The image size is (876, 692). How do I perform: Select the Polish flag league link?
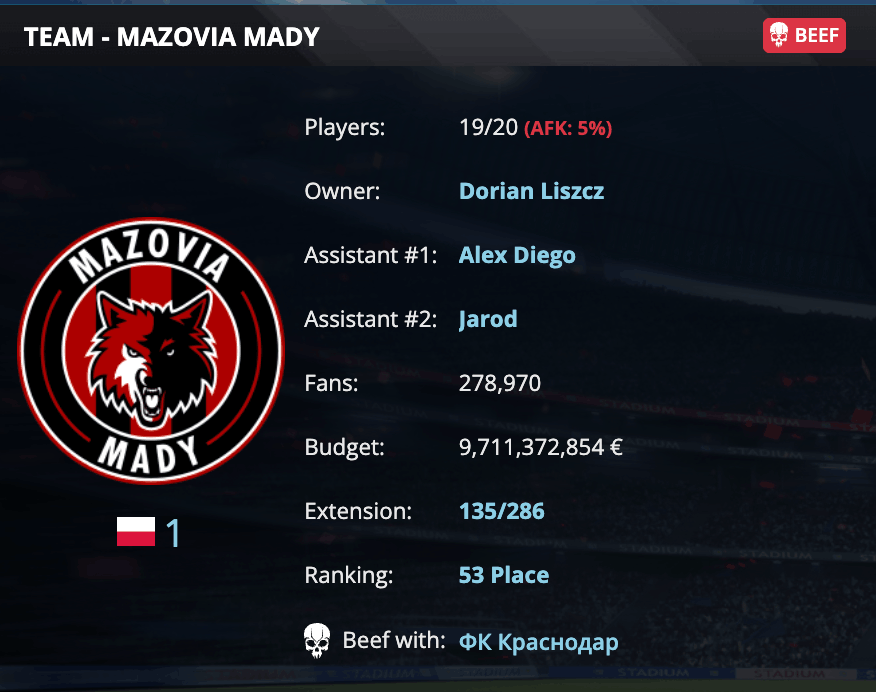(149, 532)
